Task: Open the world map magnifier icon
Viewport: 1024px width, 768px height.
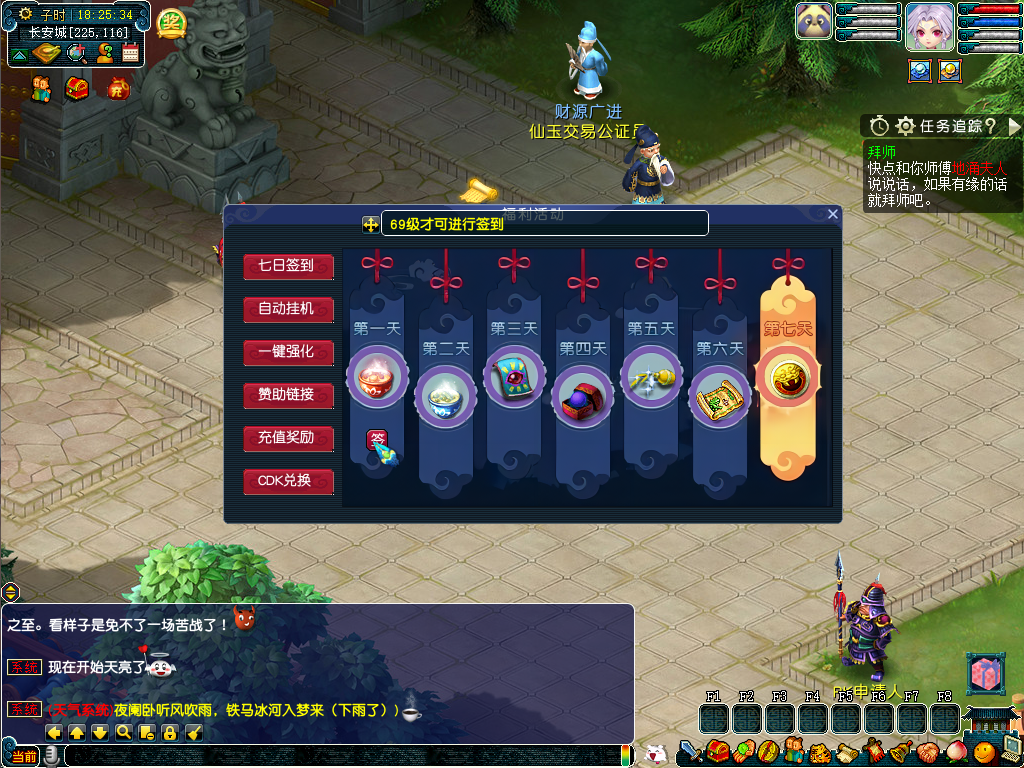Action: click(x=75, y=53)
